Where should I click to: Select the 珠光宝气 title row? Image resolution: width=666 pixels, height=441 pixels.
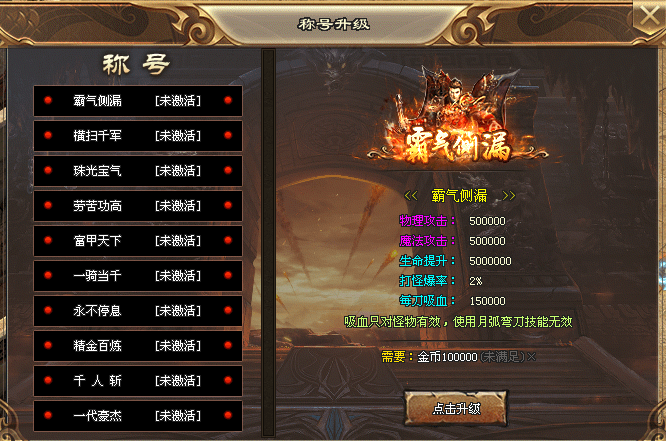click(x=138, y=170)
